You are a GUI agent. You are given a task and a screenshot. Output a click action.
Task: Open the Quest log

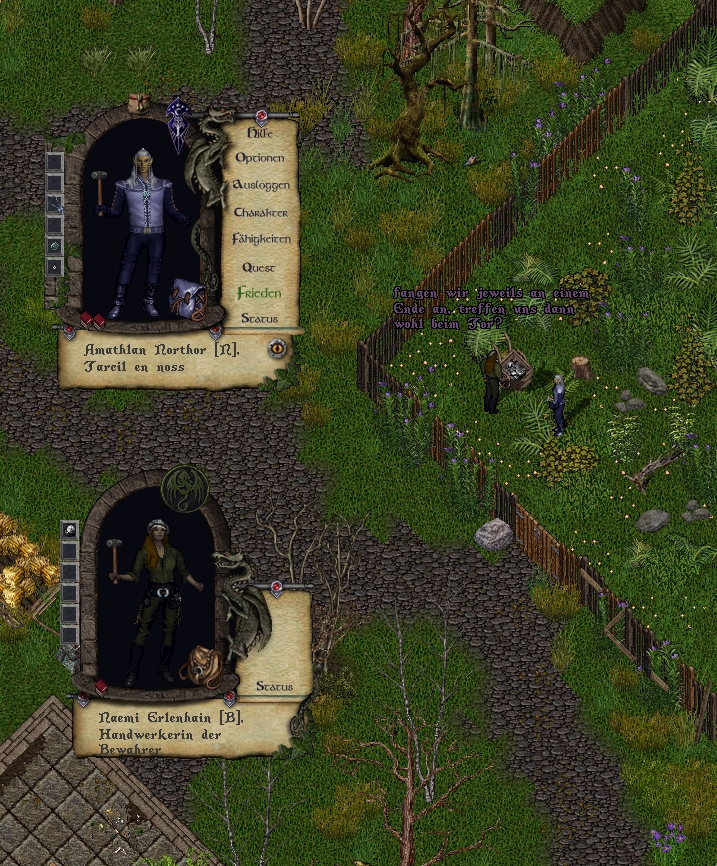pos(260,267)
